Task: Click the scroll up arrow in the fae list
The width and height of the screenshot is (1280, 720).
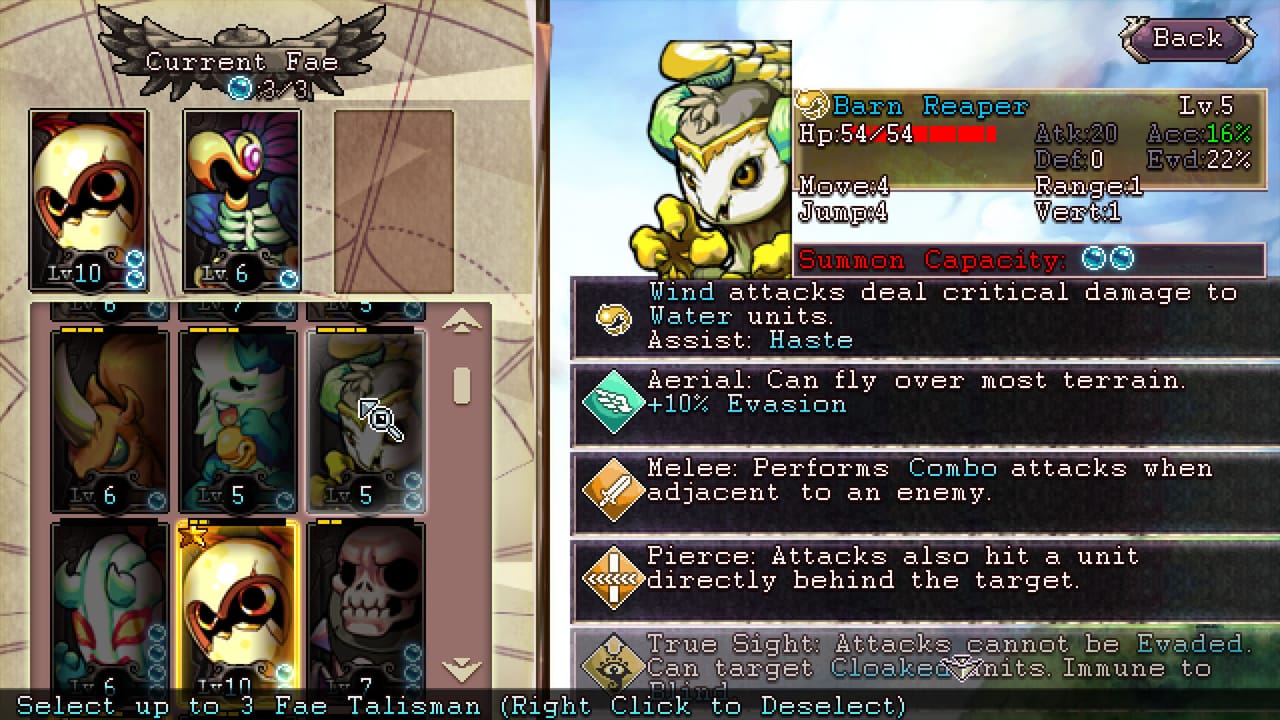Action: tap(461, 322)
